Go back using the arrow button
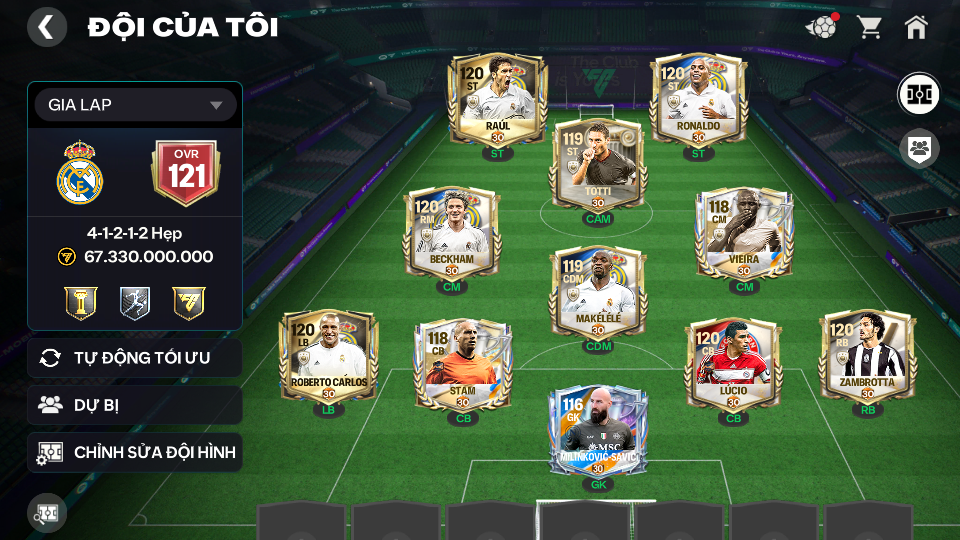The image size is (960, 540). (x=46, y=27)
